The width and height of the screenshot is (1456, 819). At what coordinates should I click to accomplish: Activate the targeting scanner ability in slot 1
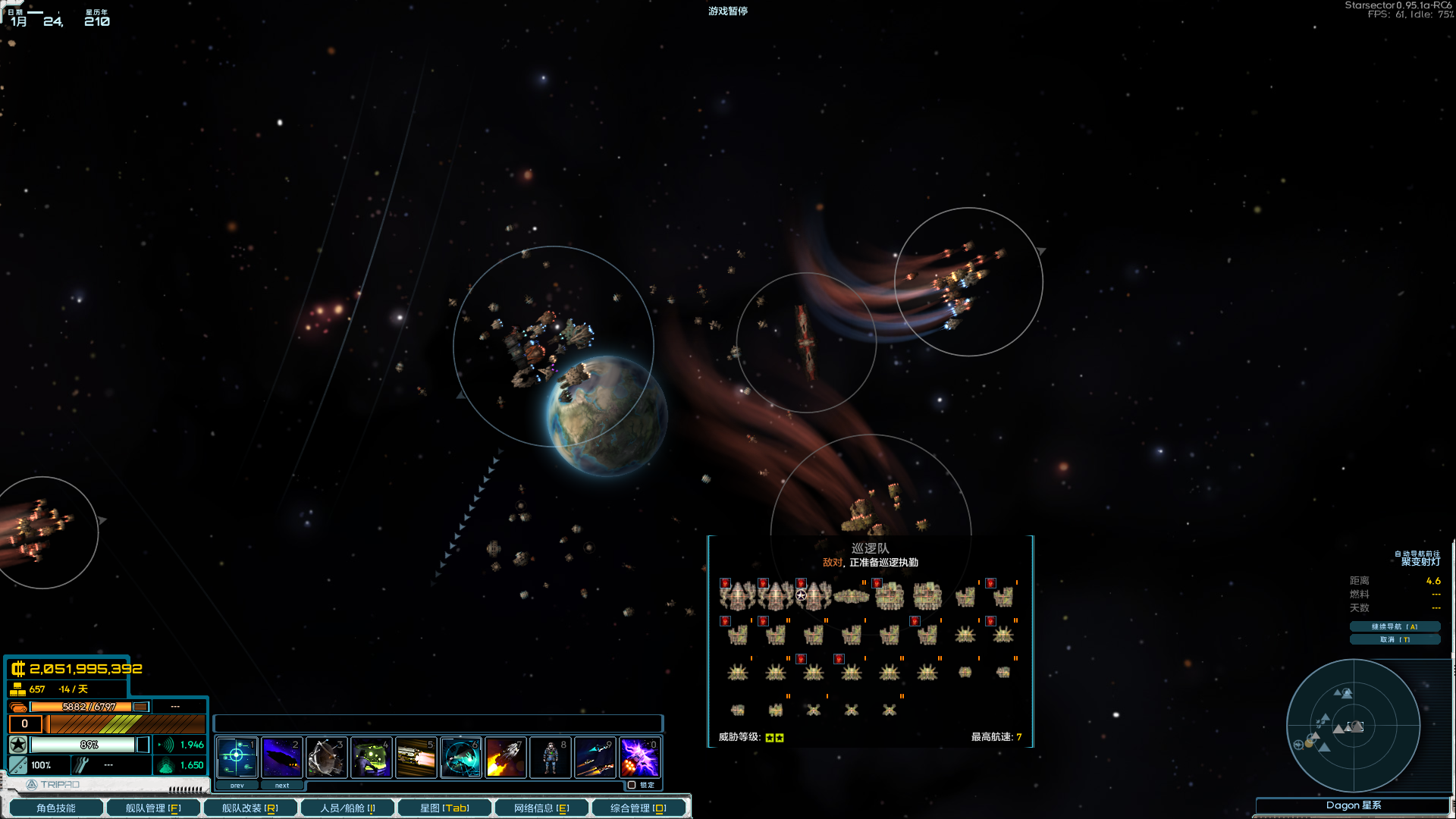tap(237, 757)
